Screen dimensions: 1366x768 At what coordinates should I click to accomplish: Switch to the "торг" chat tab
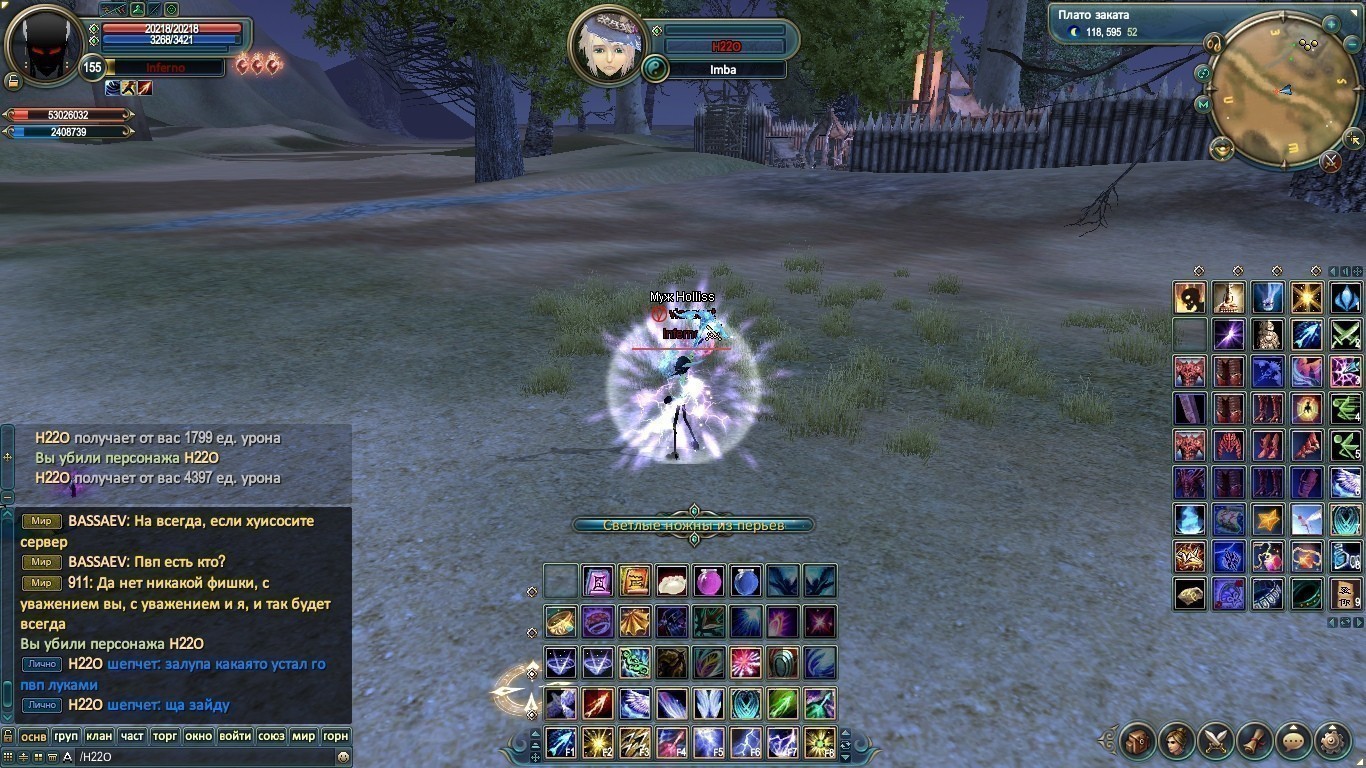165,736
